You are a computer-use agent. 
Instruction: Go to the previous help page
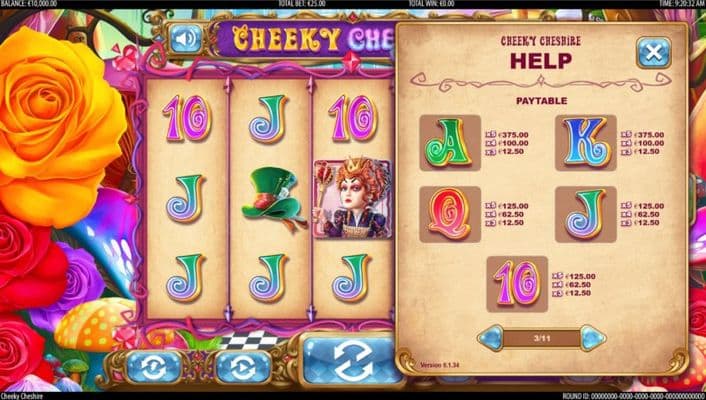tap(490, 337)
